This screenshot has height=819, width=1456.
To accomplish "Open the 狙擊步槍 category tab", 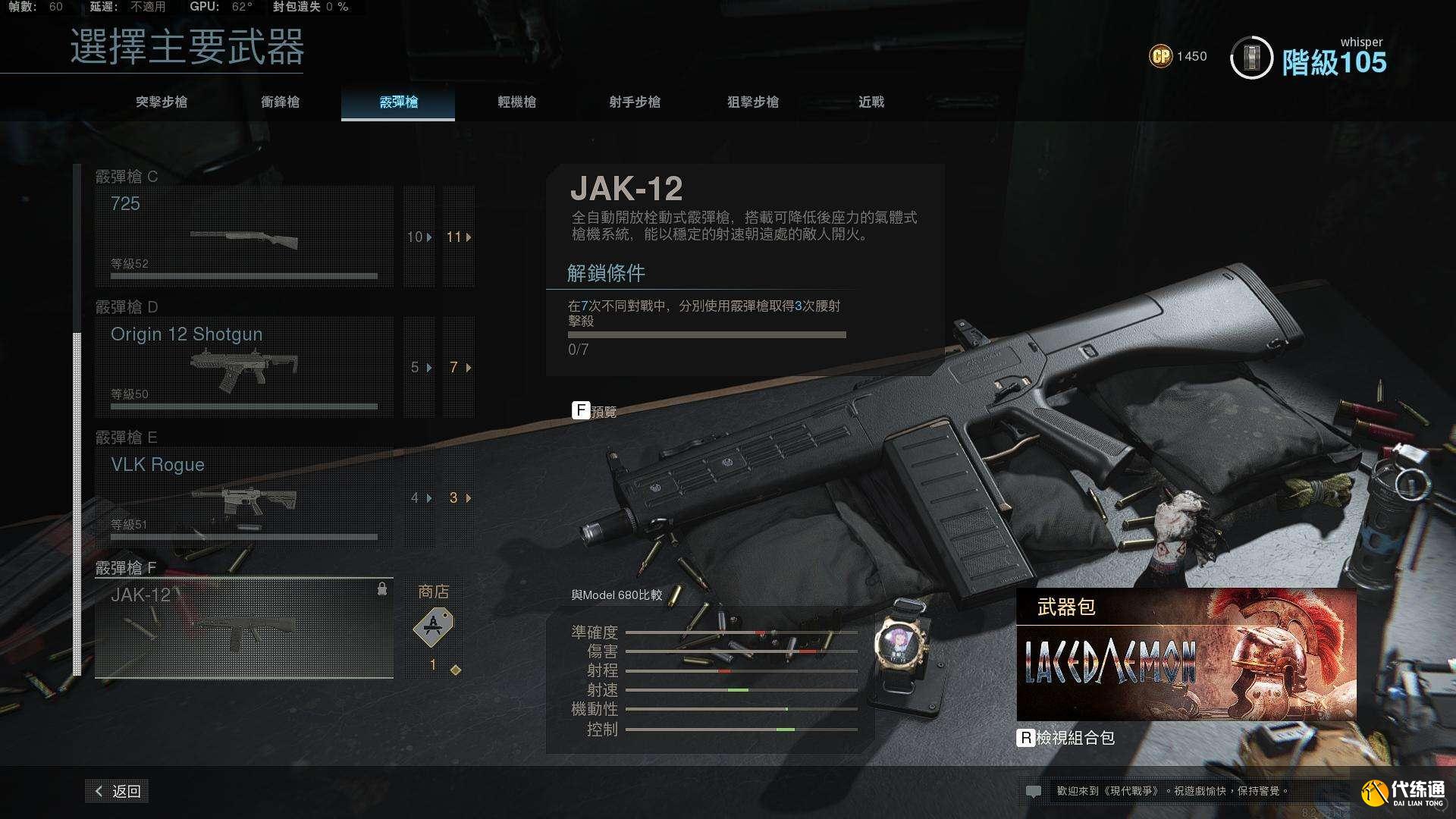I will (754, 102).
